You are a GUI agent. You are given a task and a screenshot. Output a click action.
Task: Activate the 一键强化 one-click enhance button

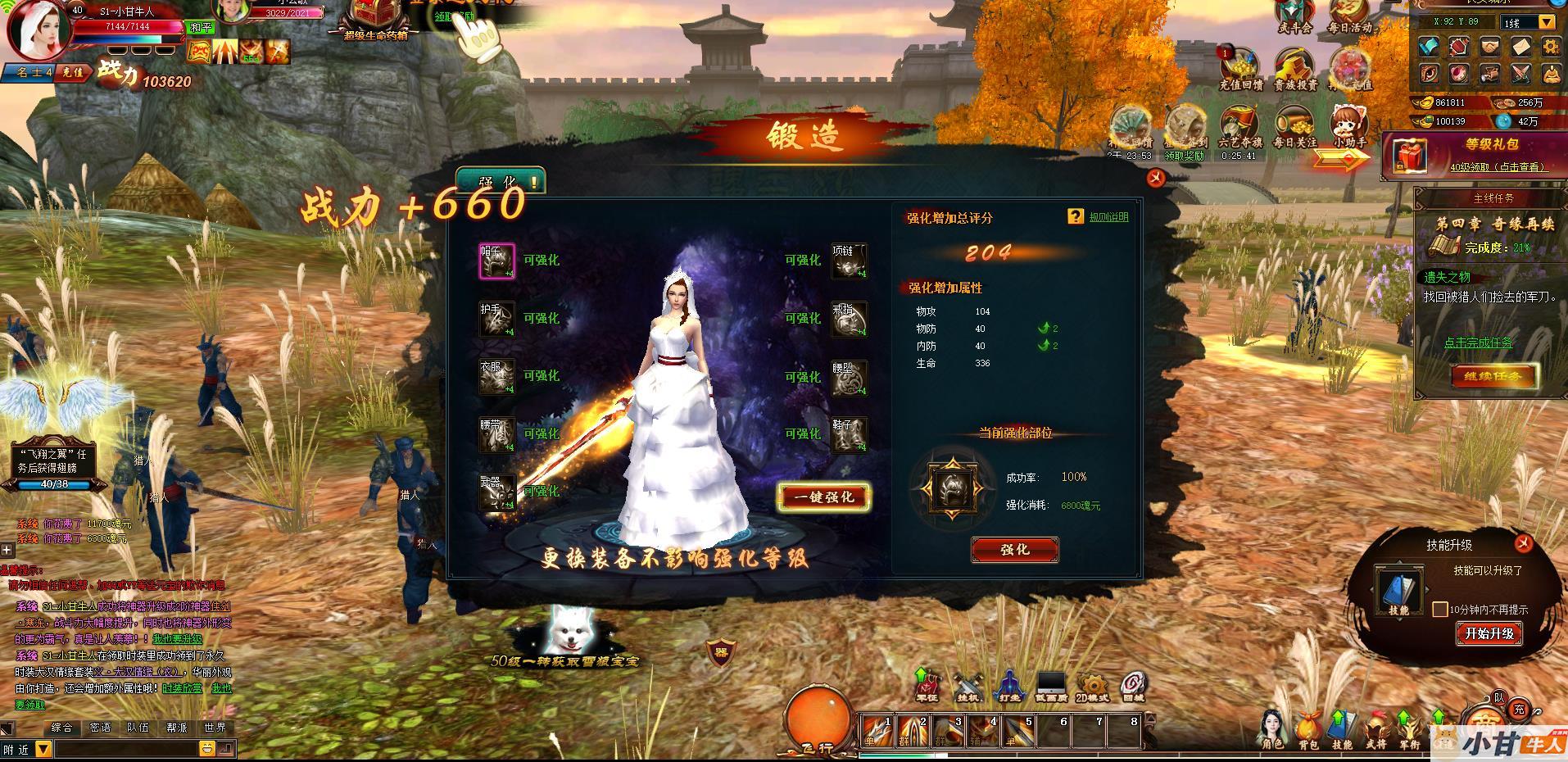pyautogui.click(x=823, y=497)
